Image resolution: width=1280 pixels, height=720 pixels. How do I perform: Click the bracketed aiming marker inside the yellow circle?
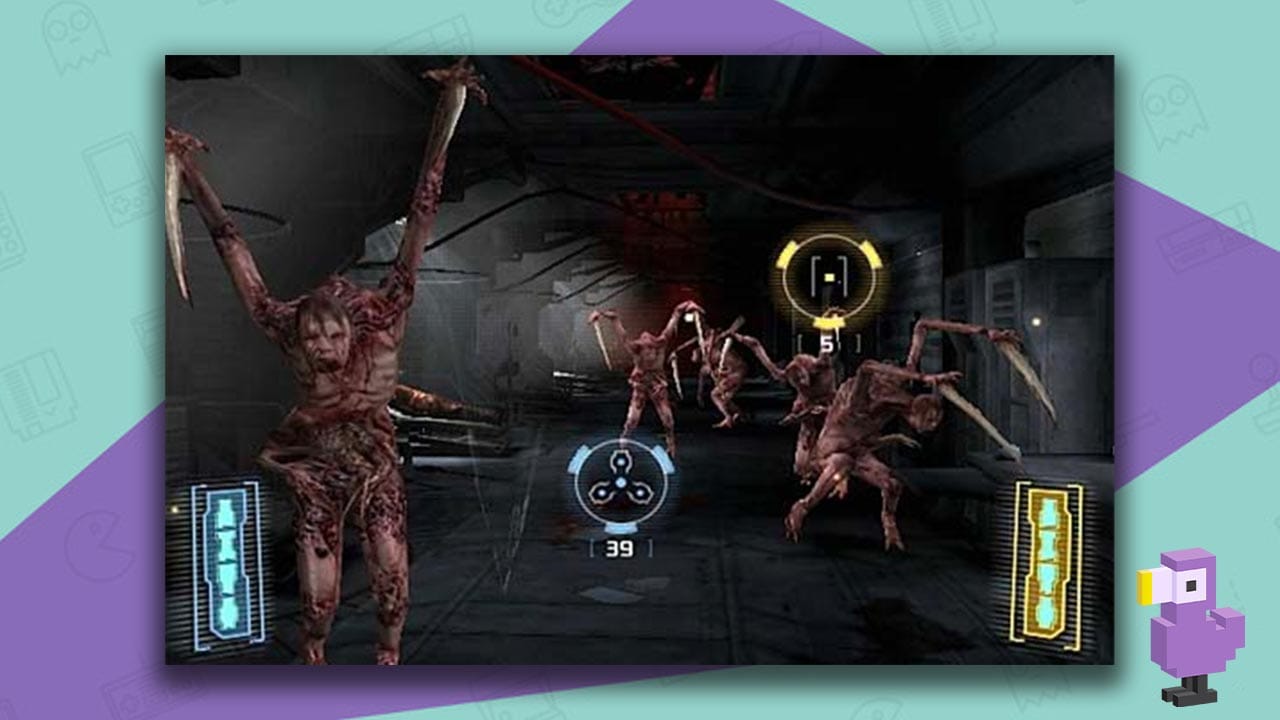[x=828, y=277]
